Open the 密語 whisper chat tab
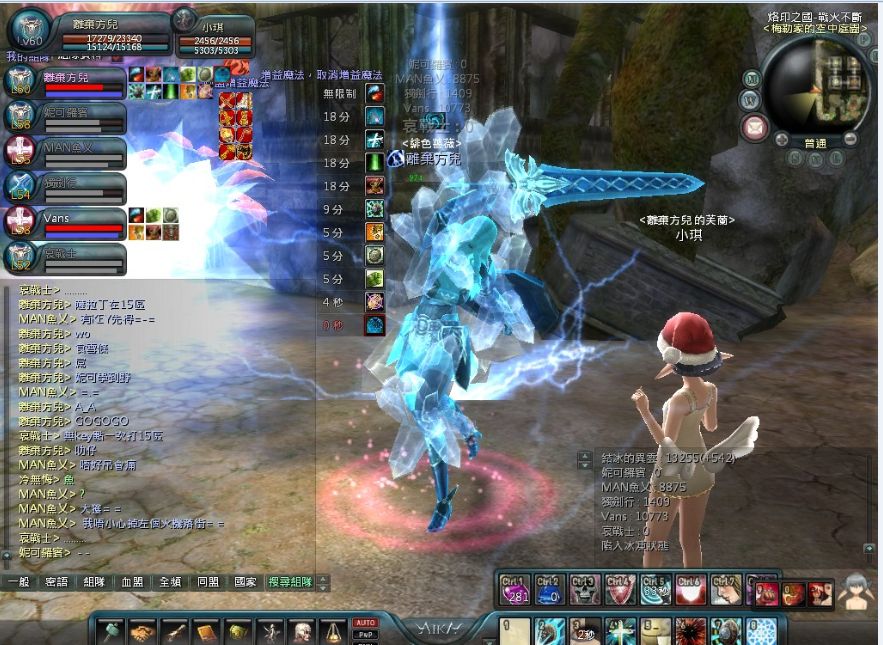 click(56, 582)
